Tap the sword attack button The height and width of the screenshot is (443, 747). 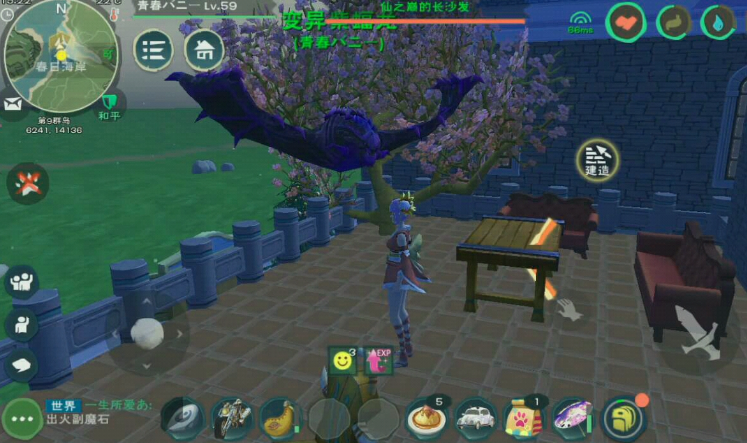696,332
